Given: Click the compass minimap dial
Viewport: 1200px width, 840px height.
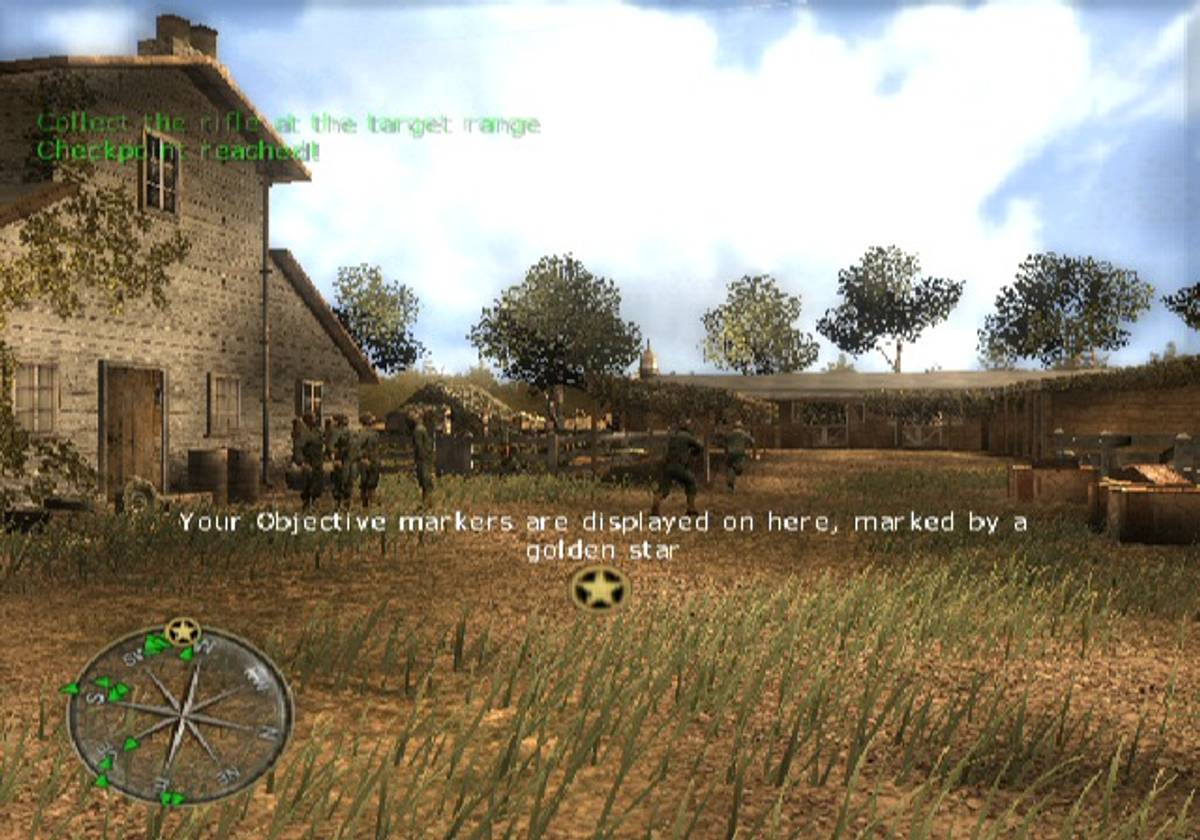Looking at the screenshot, I should [x=180, y=714].
